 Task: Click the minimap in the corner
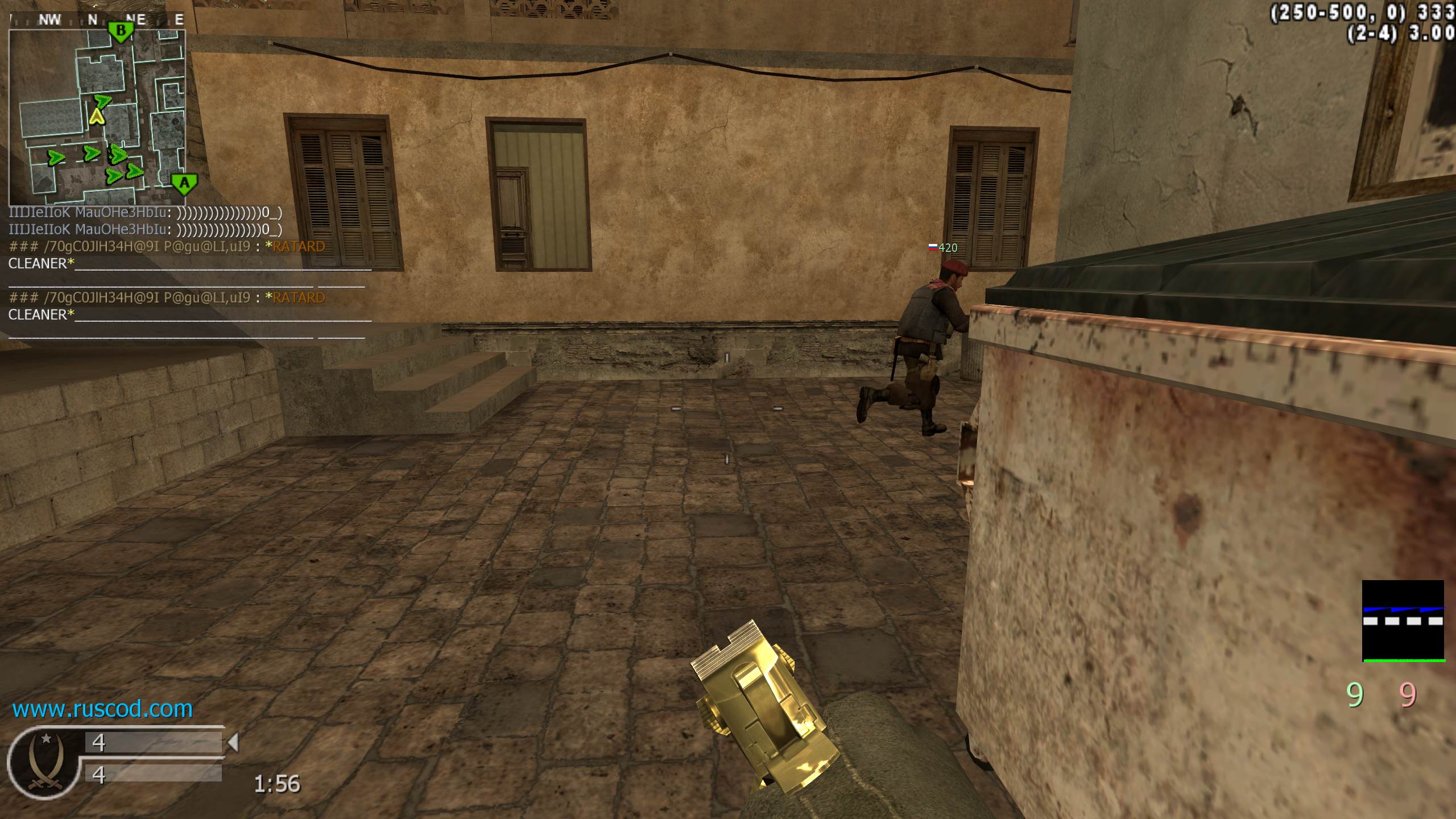(97, 117)
